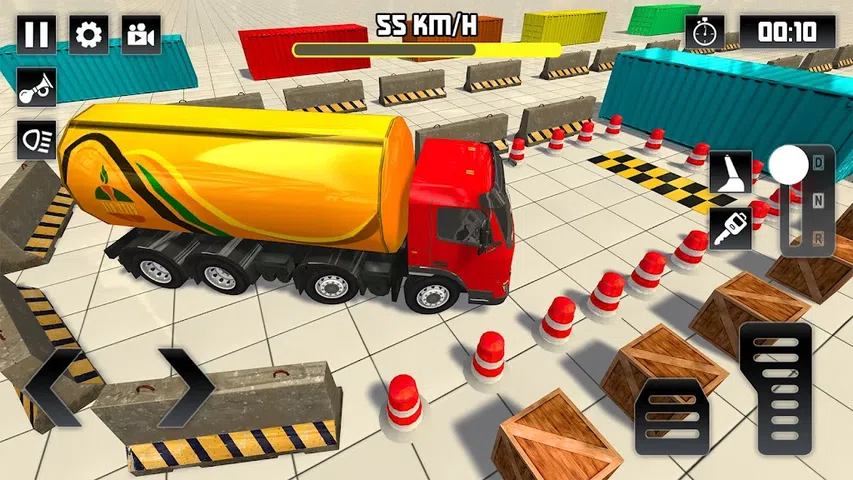853x480 pixels.
Task: Toggle the truck headlights
Action: point(37,139)
